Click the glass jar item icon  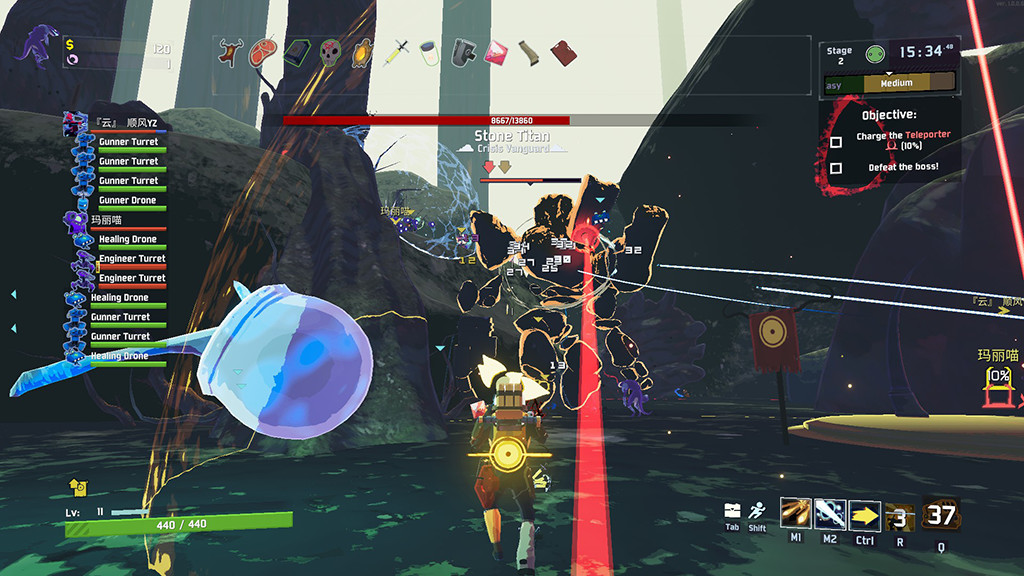pyautogui.click(x=430, y=51)
